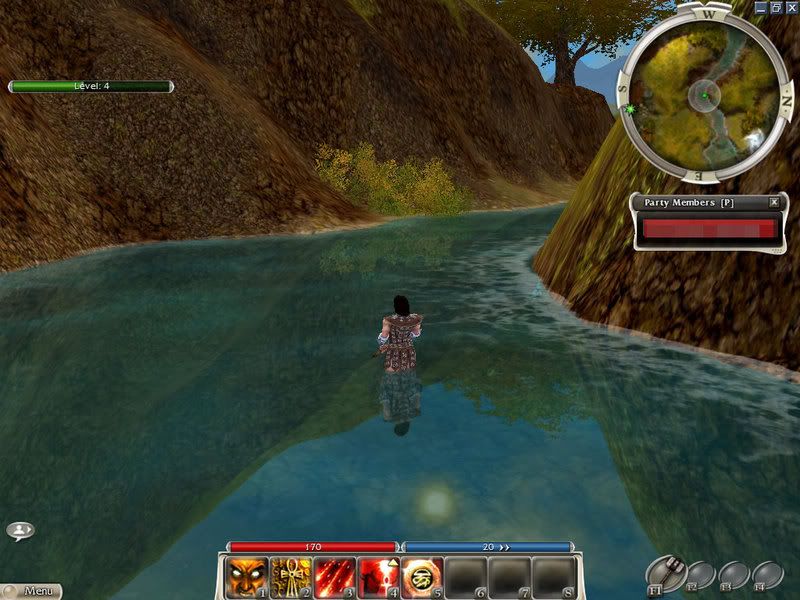
Task: Use the golden ankh skill in slot 2
Action: click(x=289, y=577)
